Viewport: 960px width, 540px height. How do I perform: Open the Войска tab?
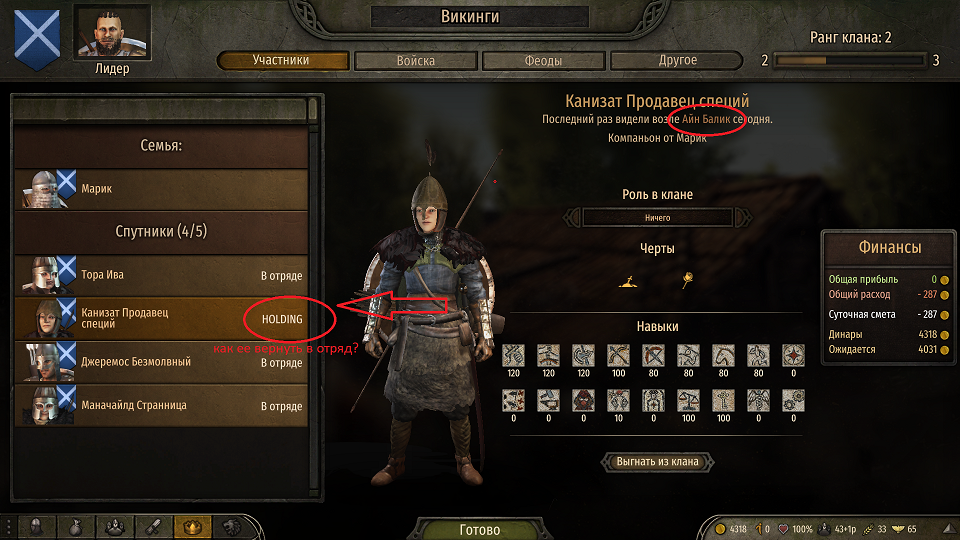(414, 61)
